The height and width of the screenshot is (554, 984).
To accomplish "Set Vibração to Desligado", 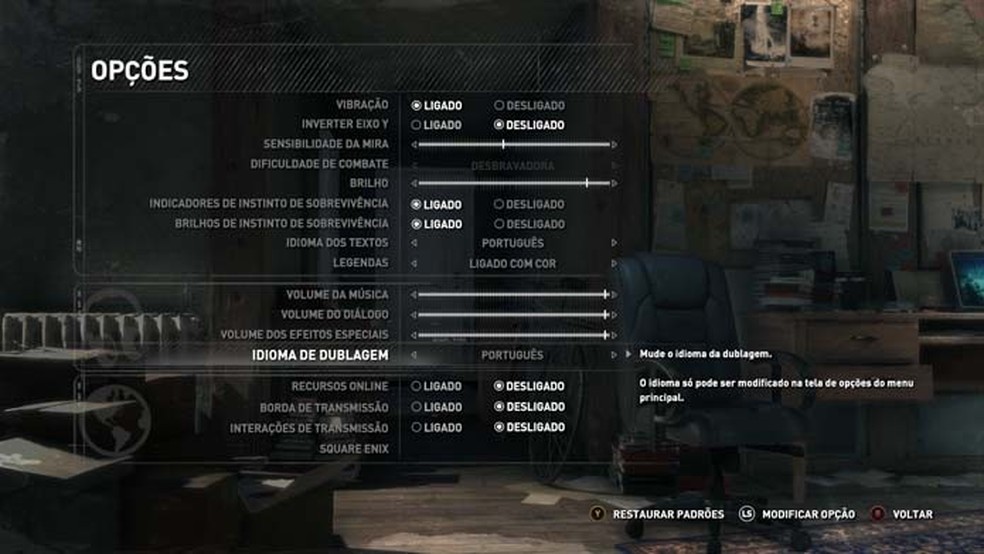I will click(x=500, y=105).
